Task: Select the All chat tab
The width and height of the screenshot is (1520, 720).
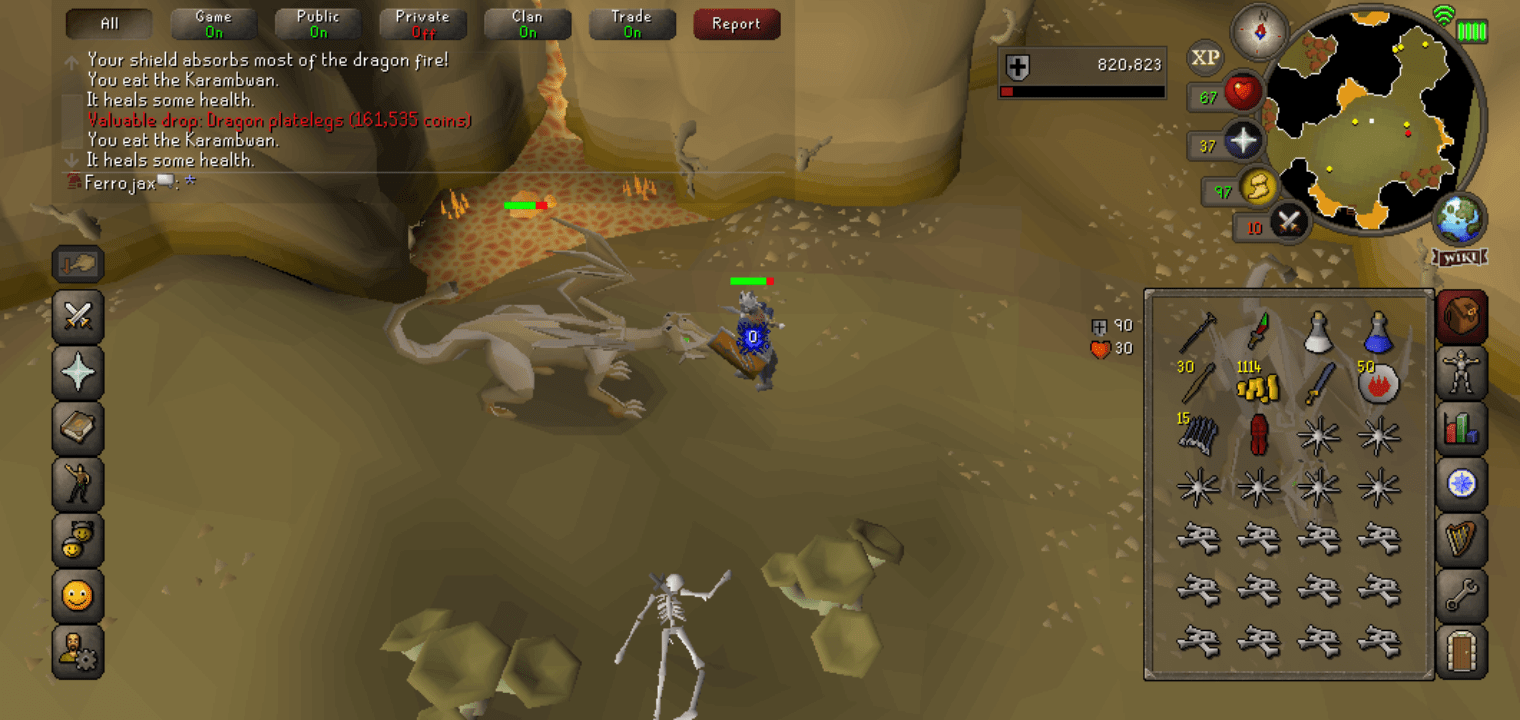Action: [108, 22]
